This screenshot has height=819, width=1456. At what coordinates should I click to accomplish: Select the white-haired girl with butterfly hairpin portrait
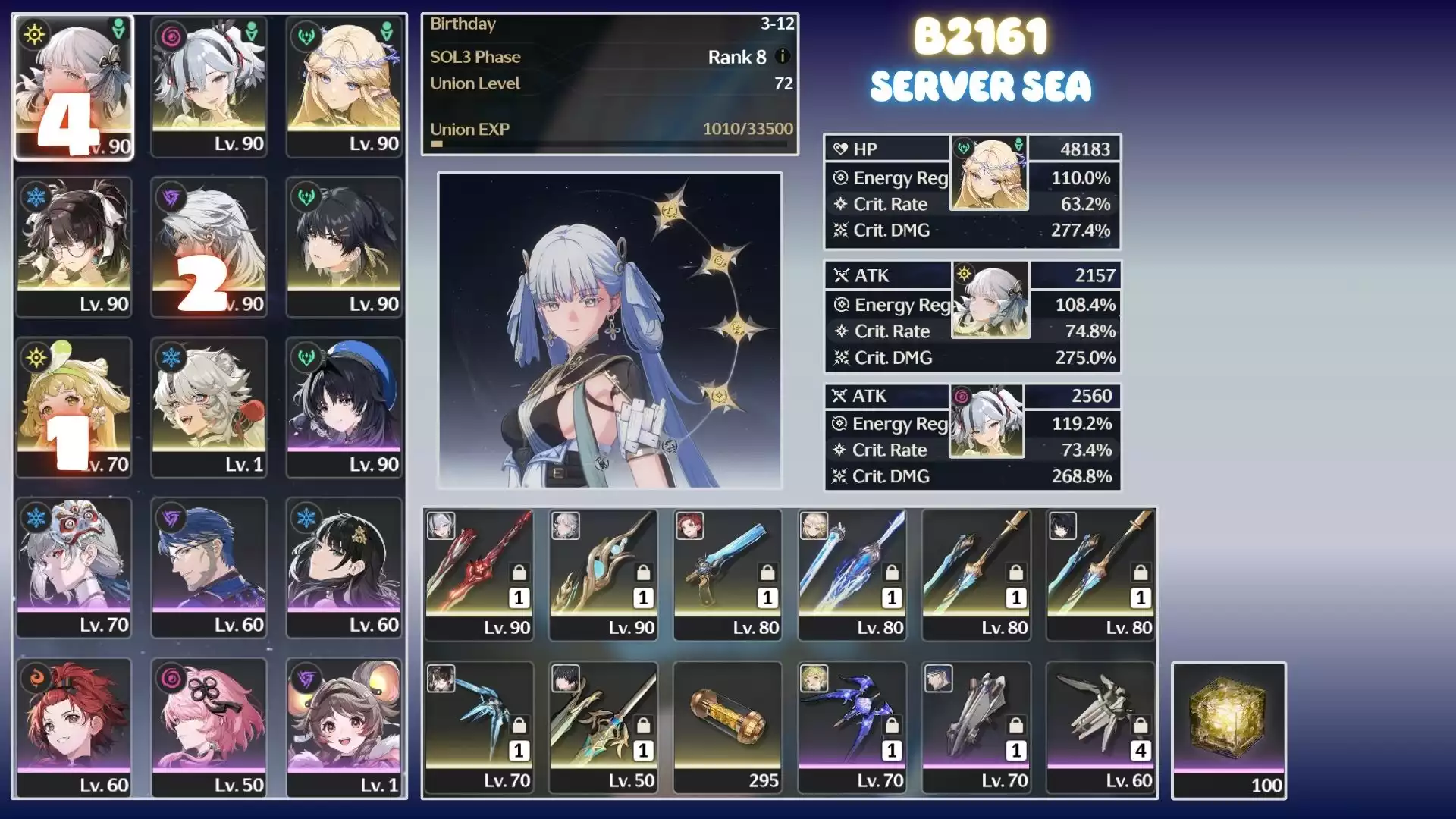pyautogui.click(x=74, y=86)
